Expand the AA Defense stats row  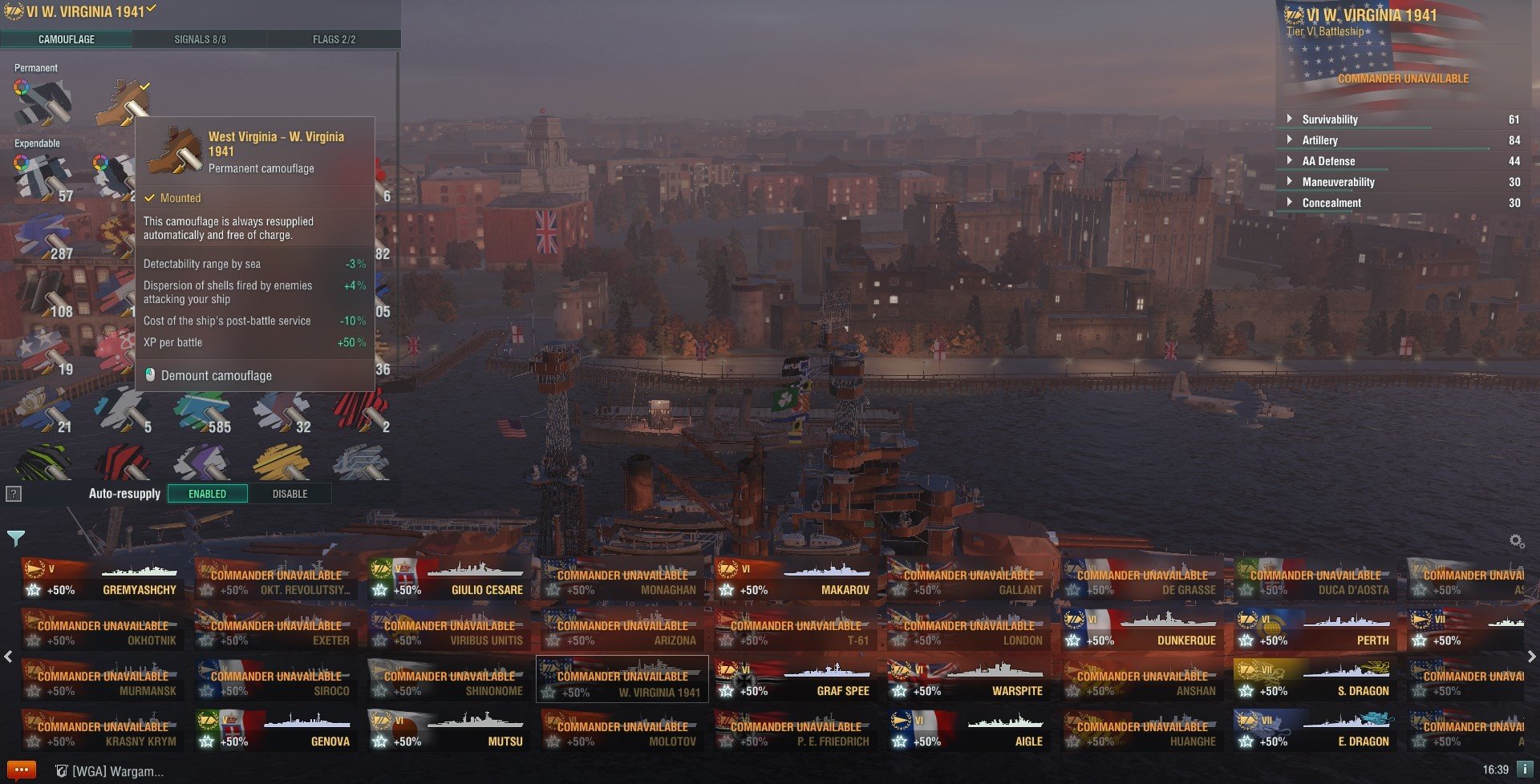coord(1328,161)
